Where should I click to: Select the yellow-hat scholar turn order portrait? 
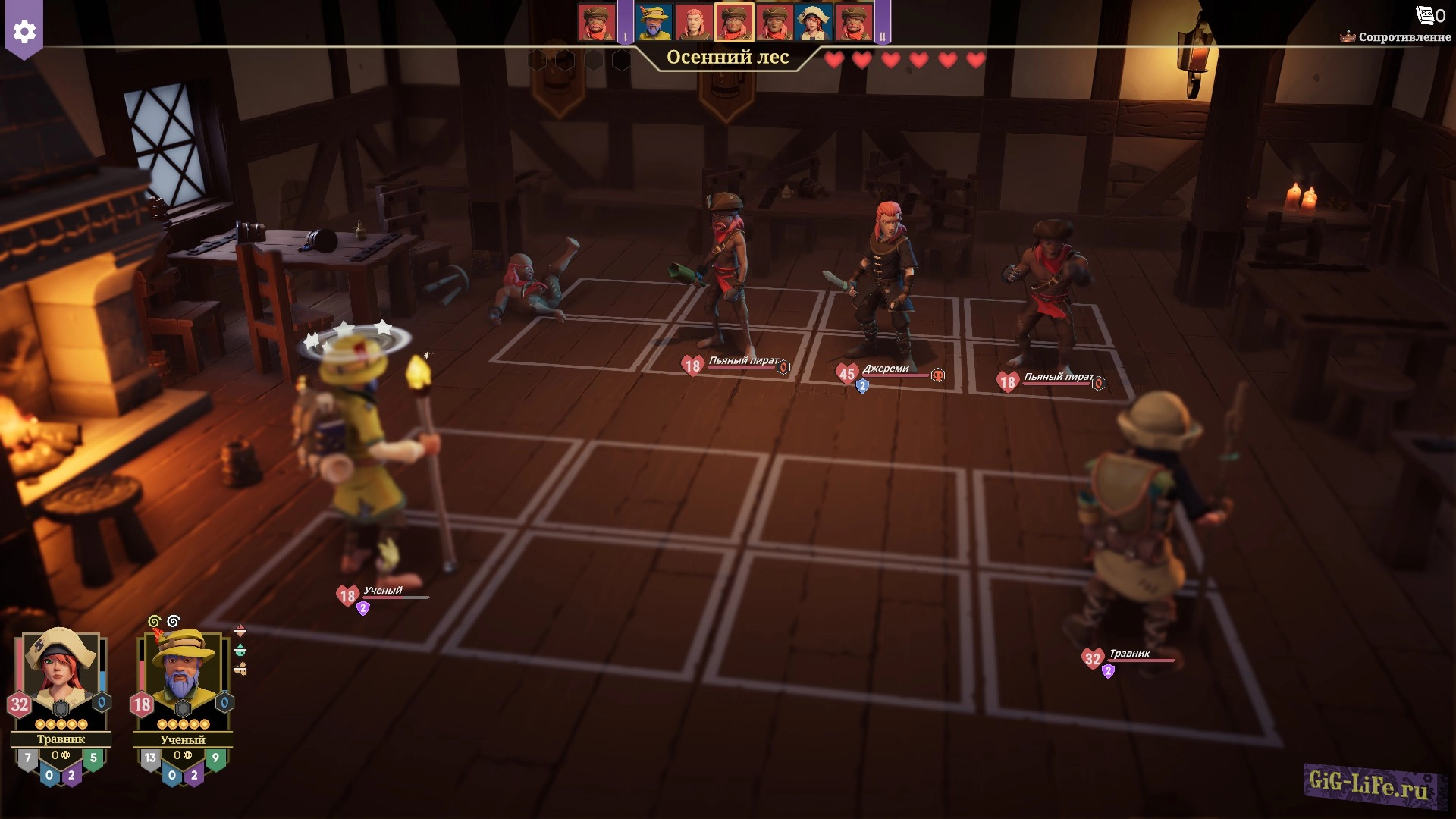pos(654,22)
